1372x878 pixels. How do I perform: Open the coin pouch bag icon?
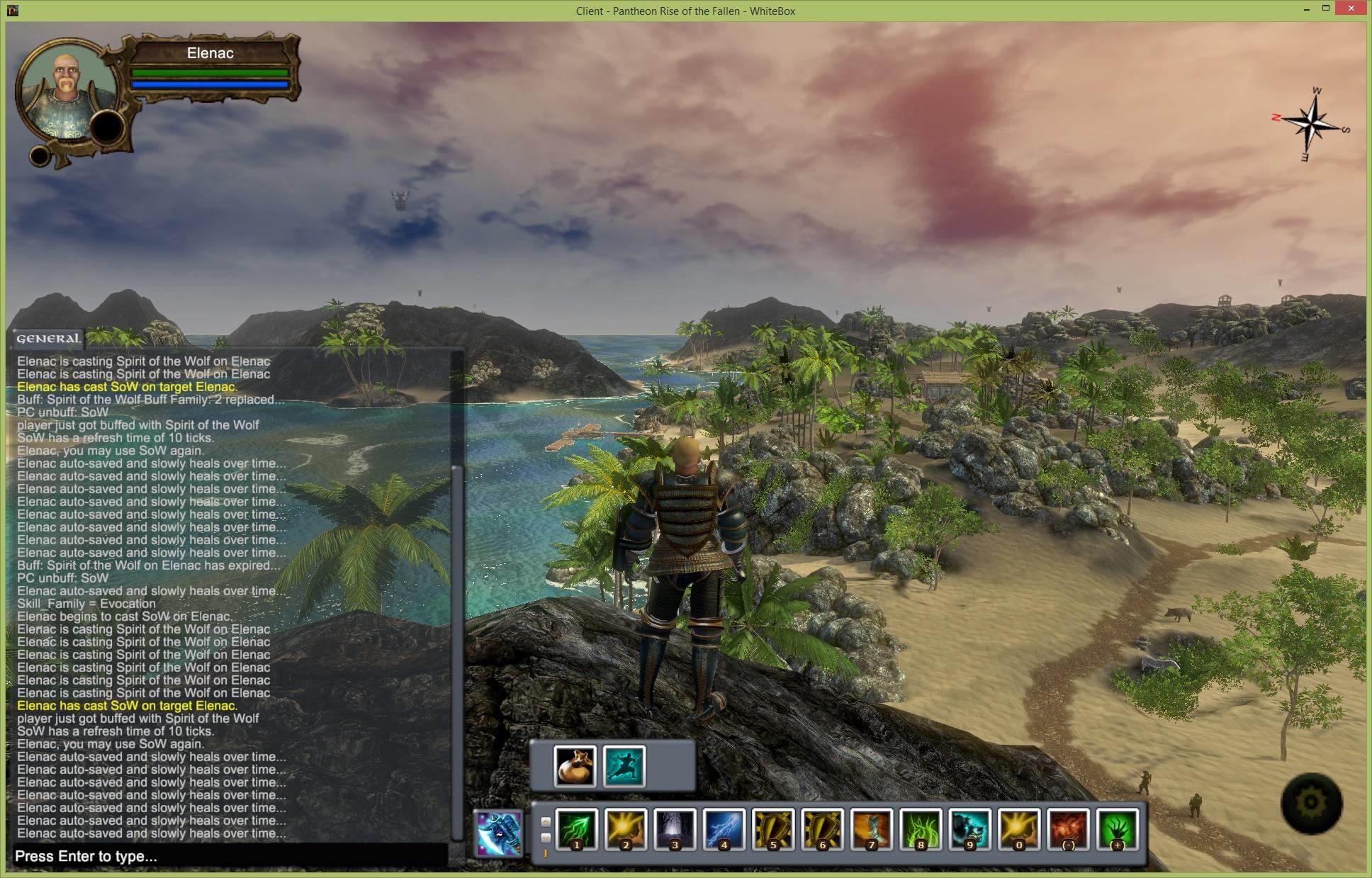[x=575, y=766]
